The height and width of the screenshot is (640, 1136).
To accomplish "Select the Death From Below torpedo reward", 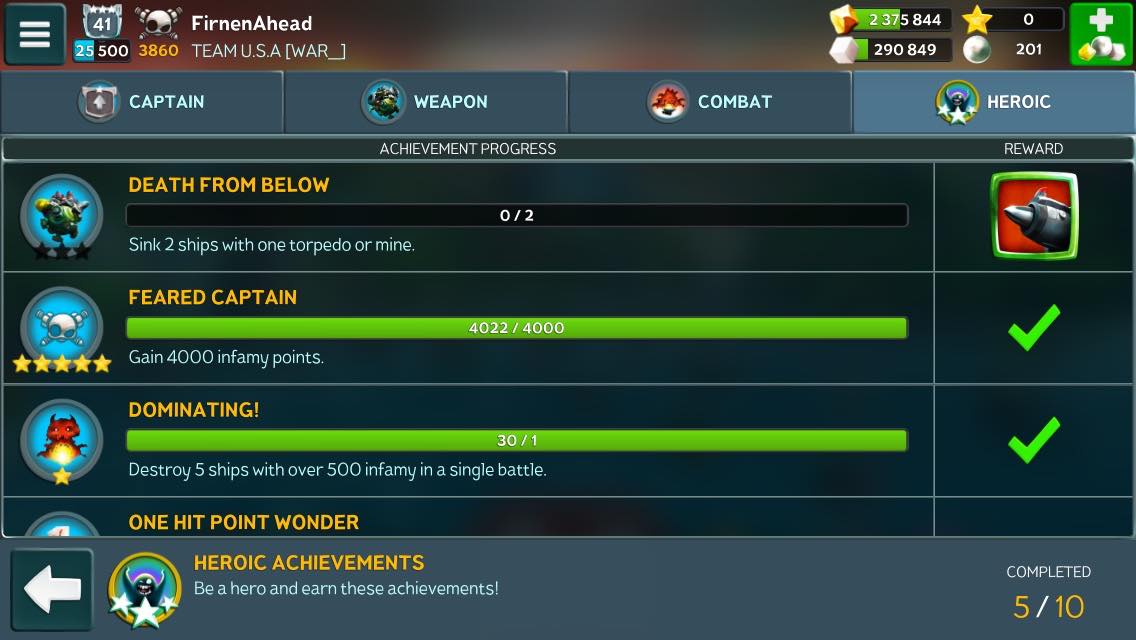I will [x=1034, y=216].
